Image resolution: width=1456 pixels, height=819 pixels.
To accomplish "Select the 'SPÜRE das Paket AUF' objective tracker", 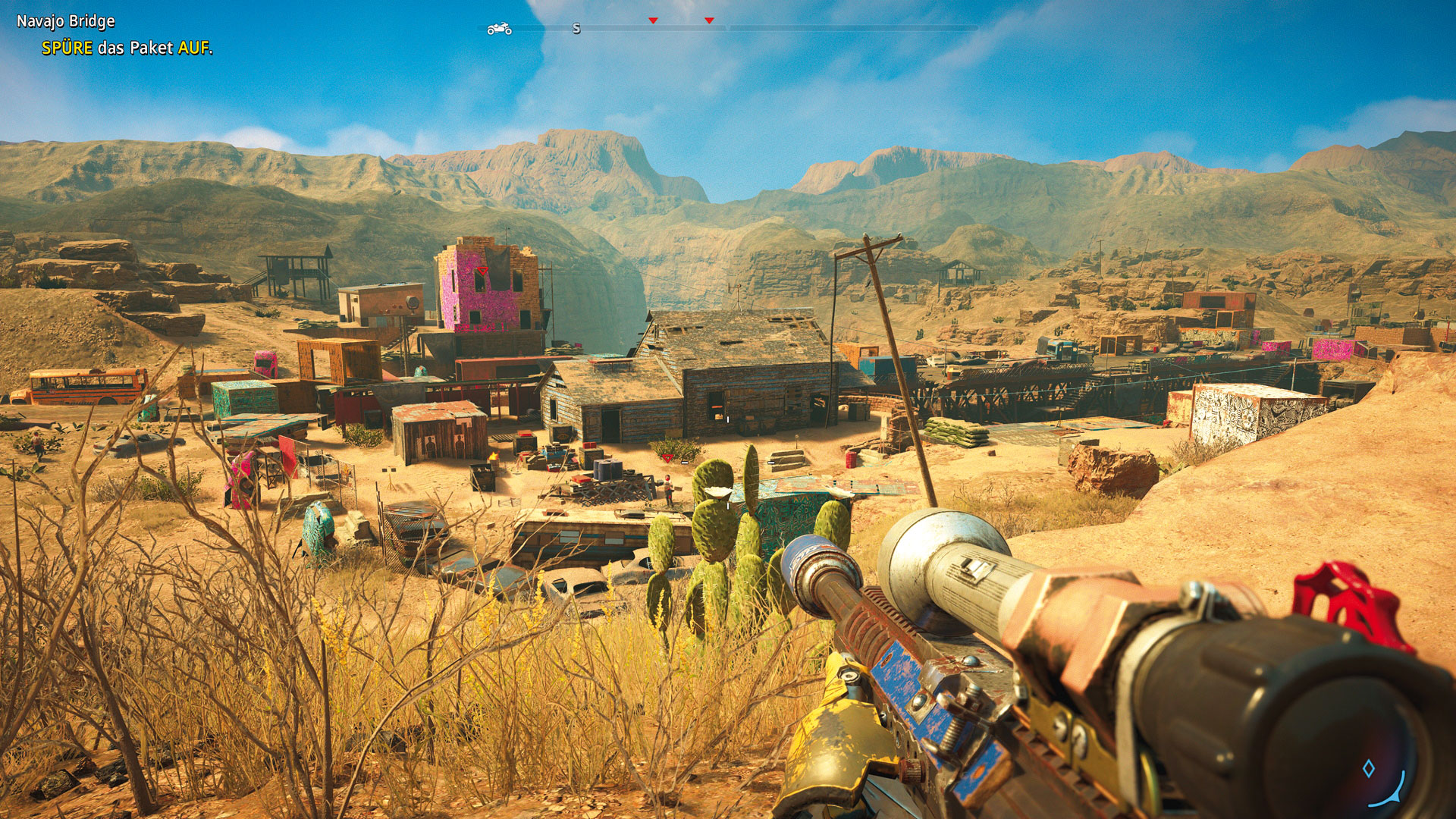I will coord(127,48).
